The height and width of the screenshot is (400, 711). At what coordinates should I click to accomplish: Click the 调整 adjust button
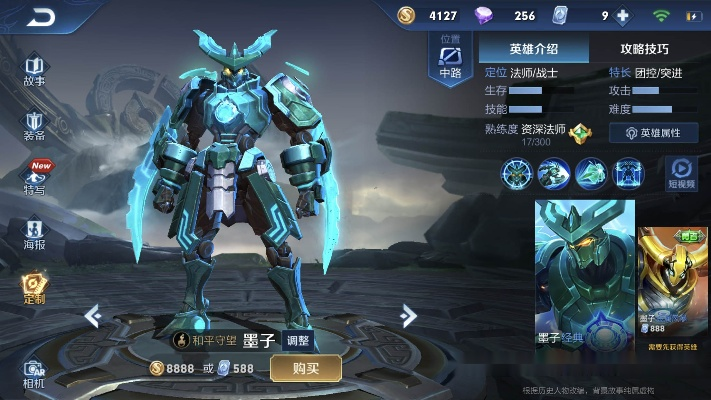coord(298,340)
